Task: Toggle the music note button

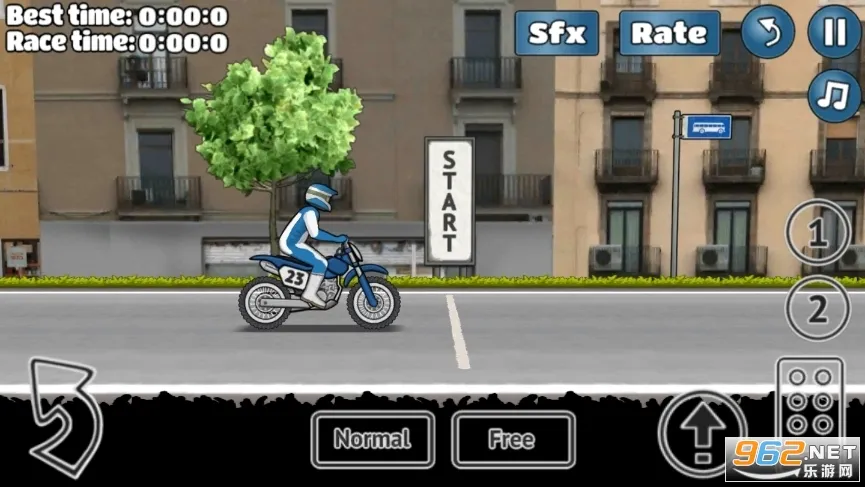Action: (x=834, y=97)
